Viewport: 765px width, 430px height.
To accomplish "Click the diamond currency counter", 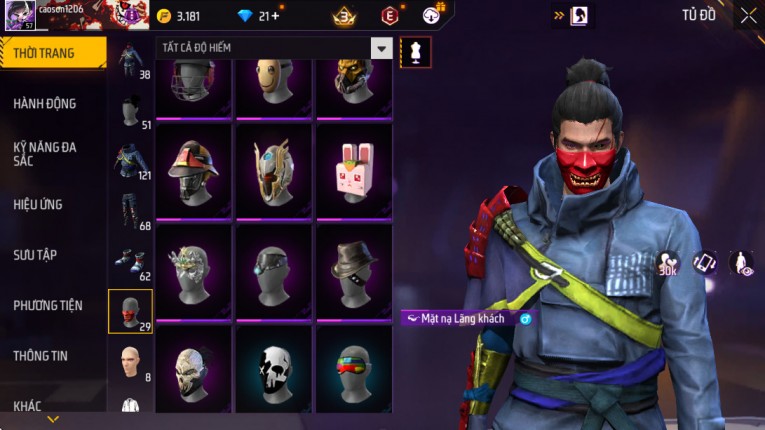I will point(258,16).
